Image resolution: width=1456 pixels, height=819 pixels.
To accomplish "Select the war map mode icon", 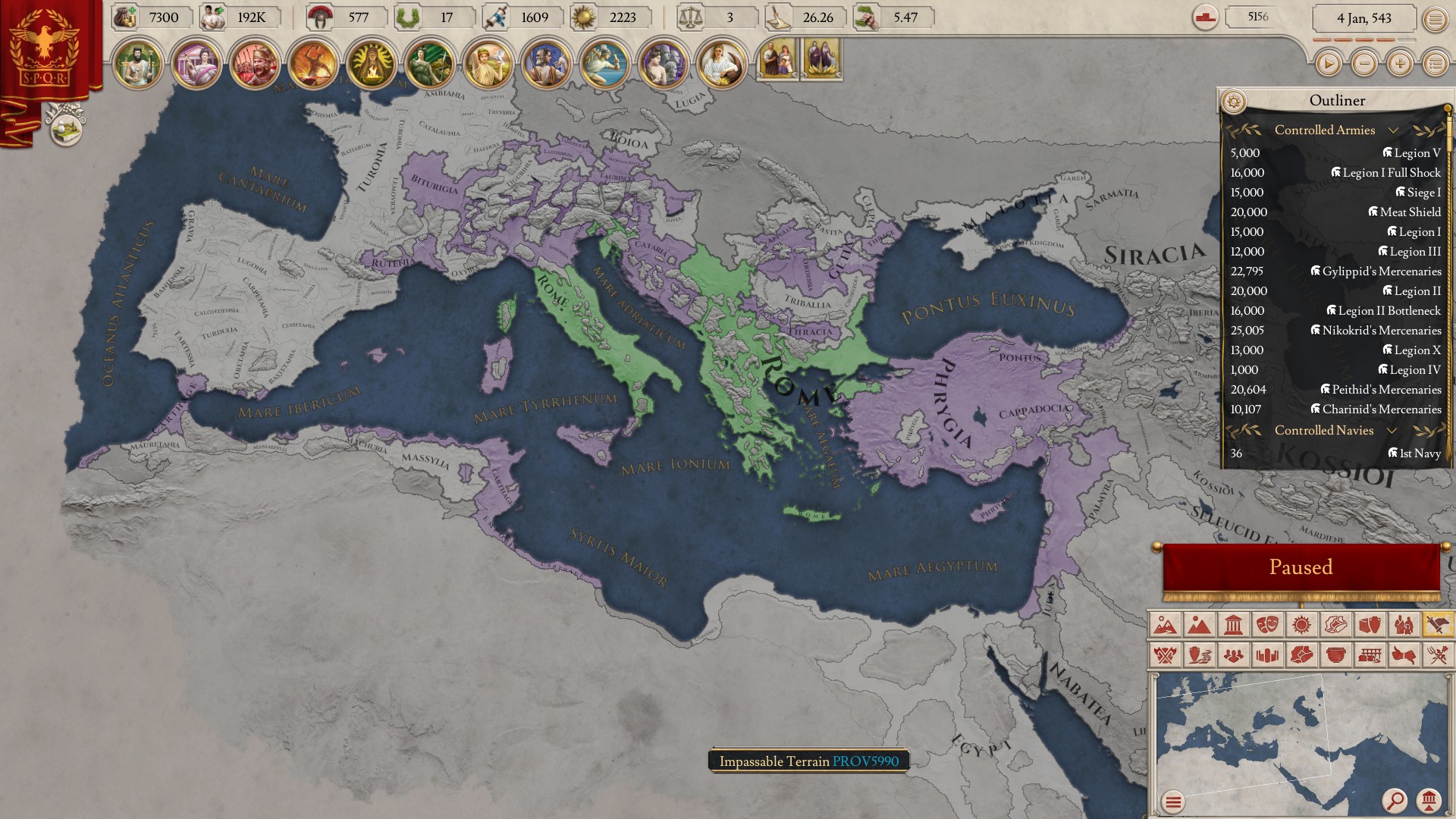I will click(x=1439, y=625).
